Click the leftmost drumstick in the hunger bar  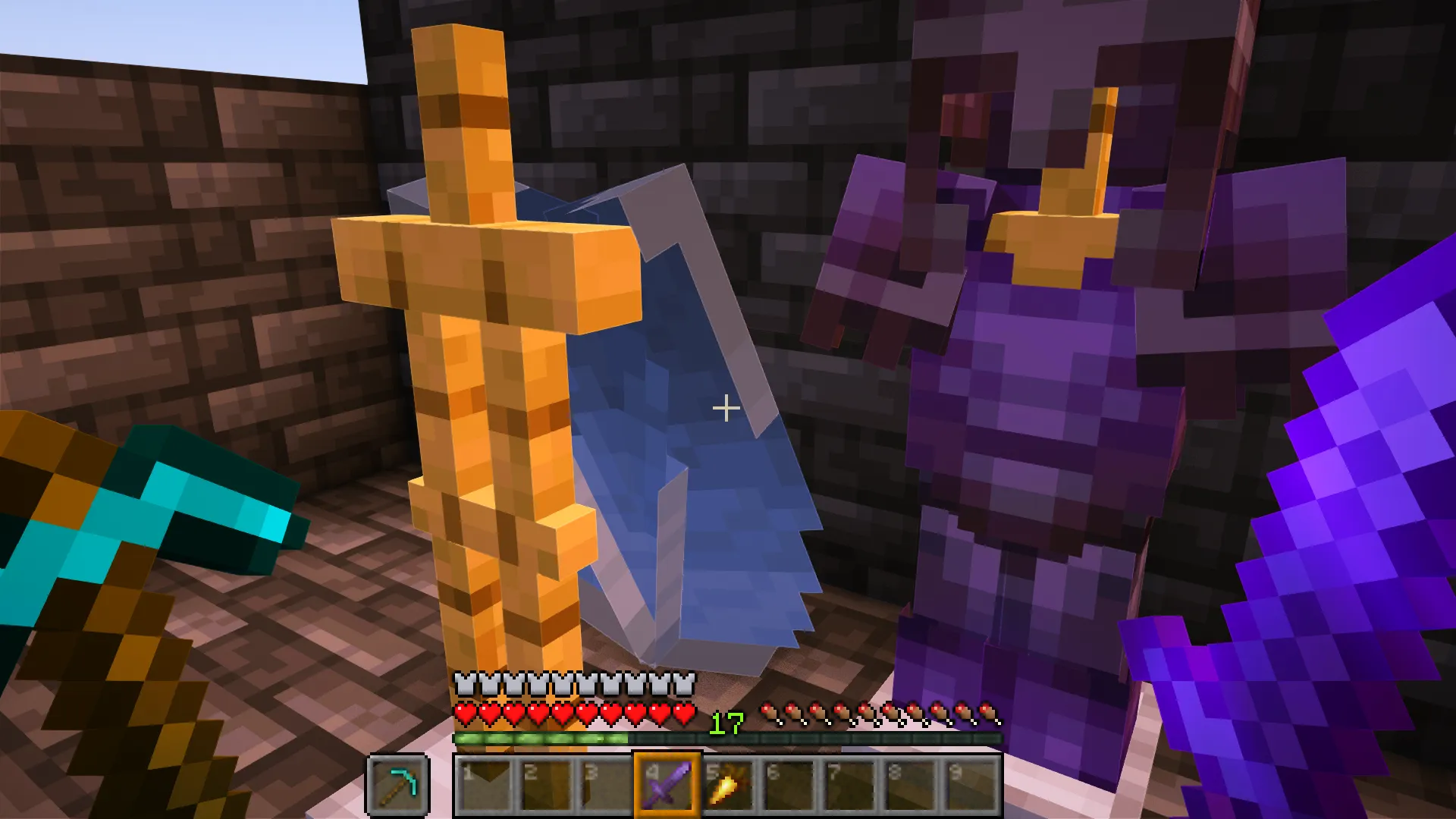pos(771,714)
